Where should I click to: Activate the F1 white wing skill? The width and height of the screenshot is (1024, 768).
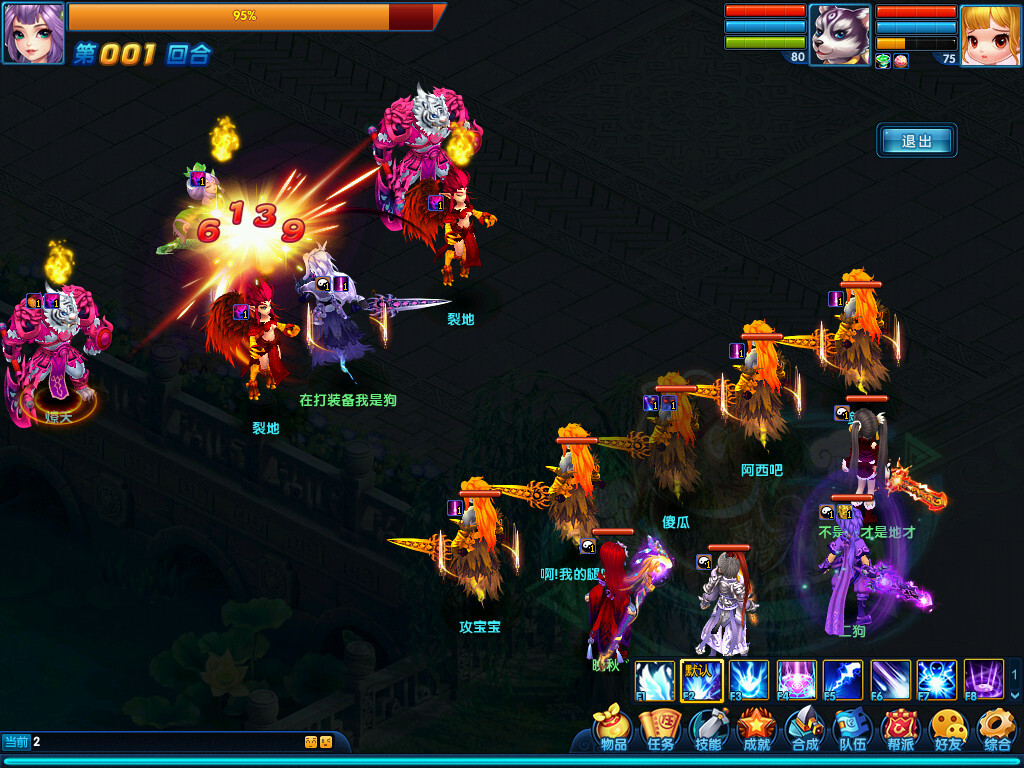(x=653, y=680)
